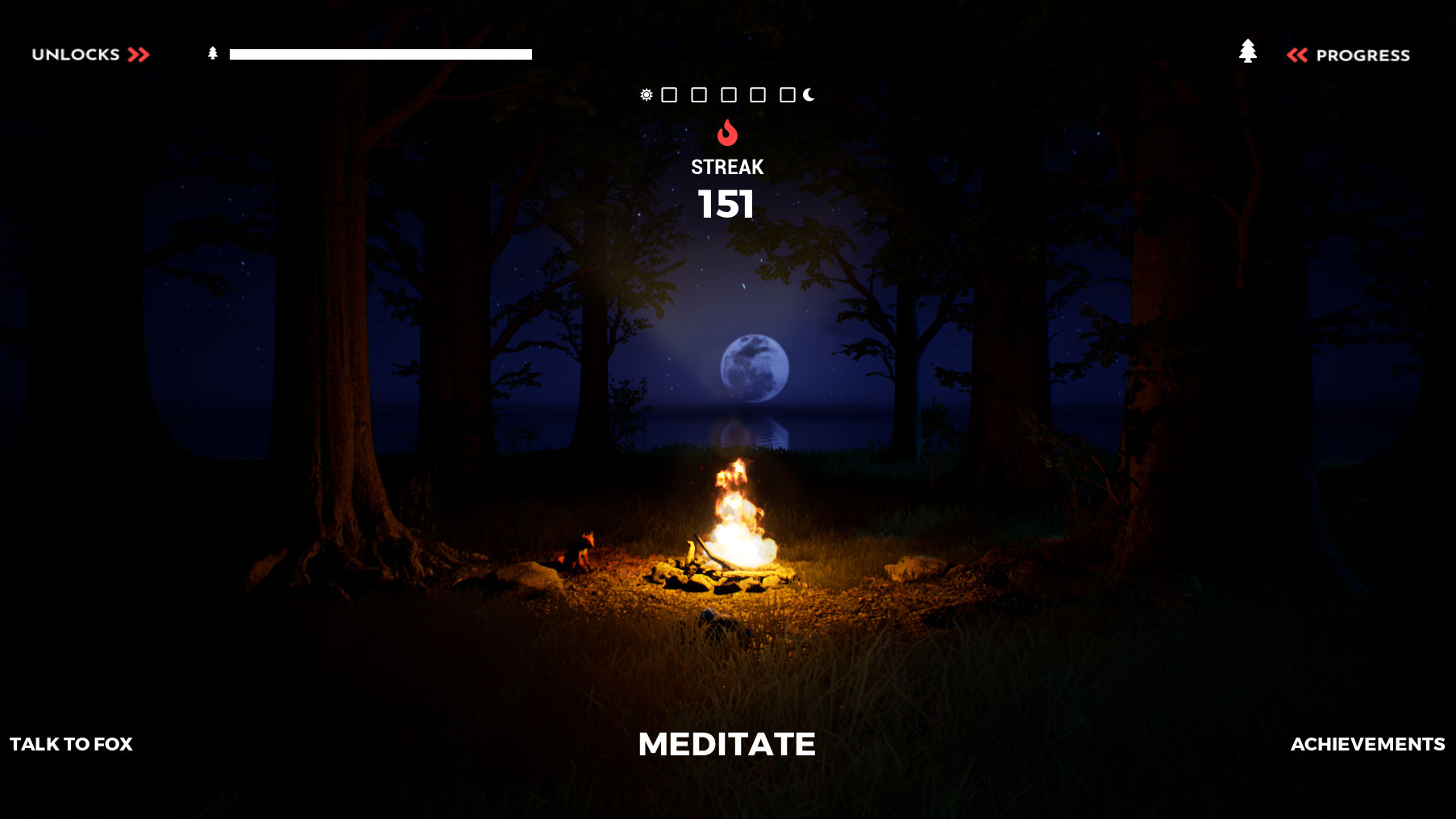This screenshot has width=1456, height=819.
Task: Click the fox sitting by the fire
Action: coord(579,552)
